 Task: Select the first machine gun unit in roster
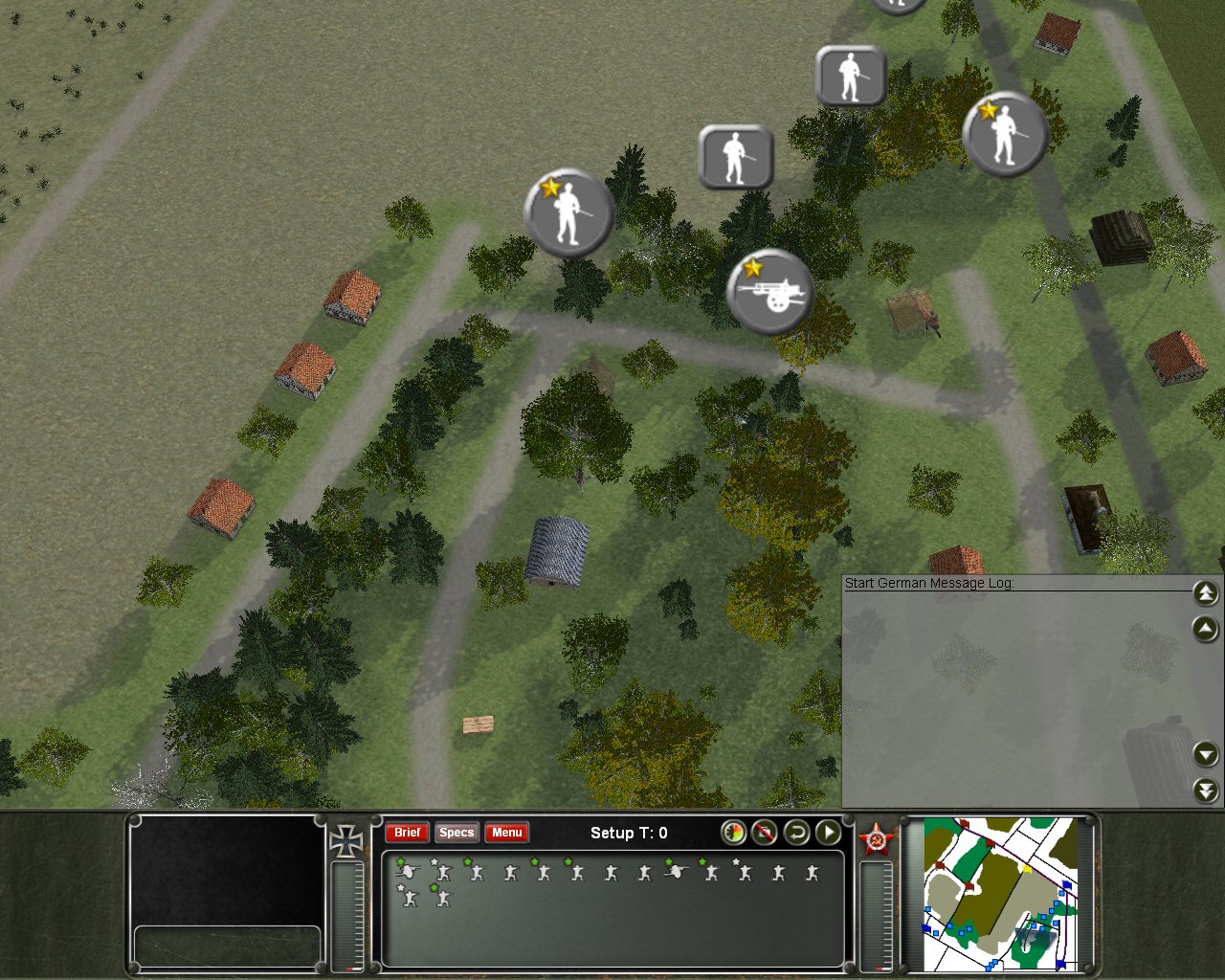point(409,871)
